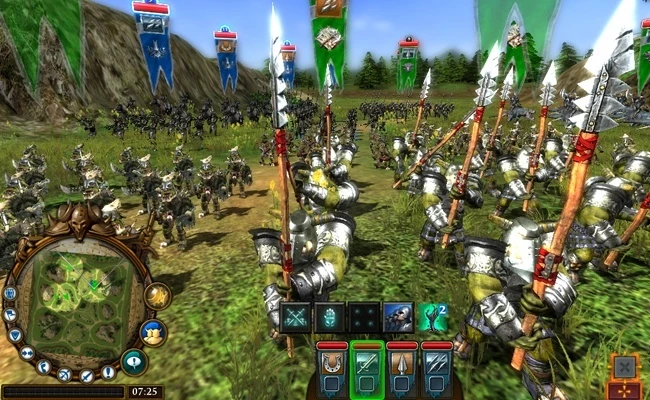Click the helmeted soldier portrait
650x400 pixels.
point(399,316)
